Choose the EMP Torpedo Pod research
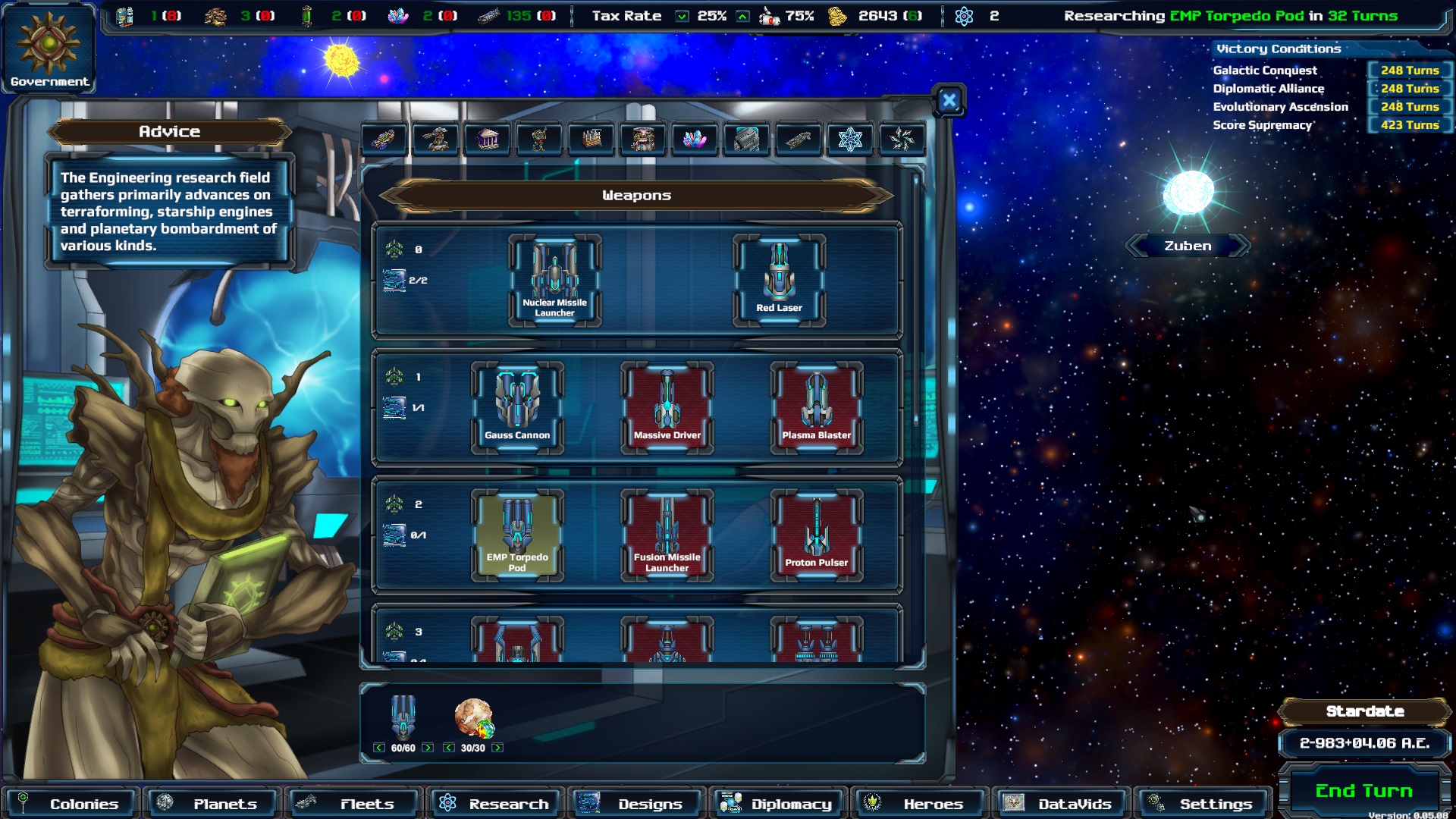The width and height of the screenshot is (1456, 819). pyautogui.click(x=517, y=535)
